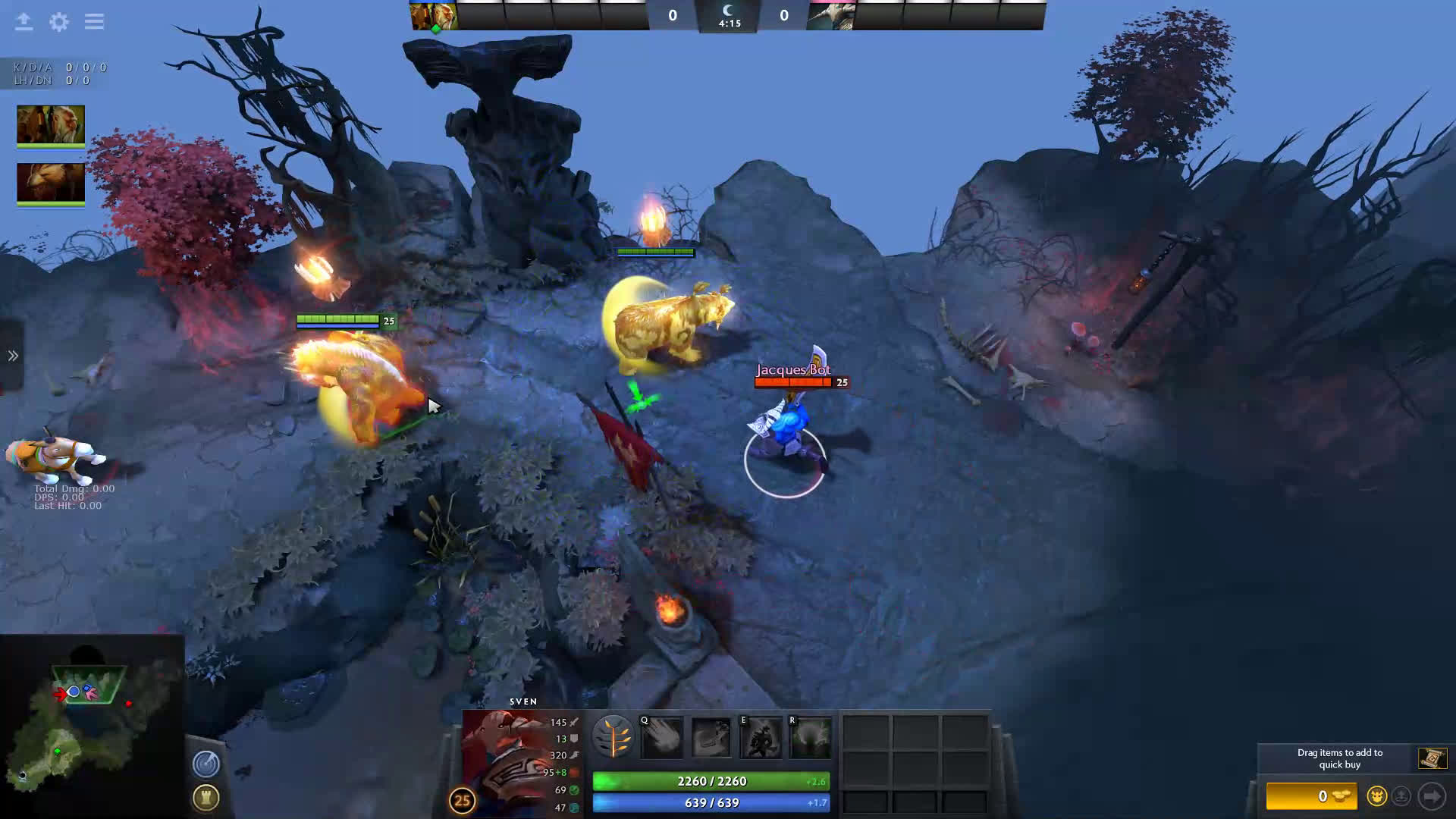Activate Warcry ability (E)
Screen dimensions: 1456x819
tap(761, 737)
